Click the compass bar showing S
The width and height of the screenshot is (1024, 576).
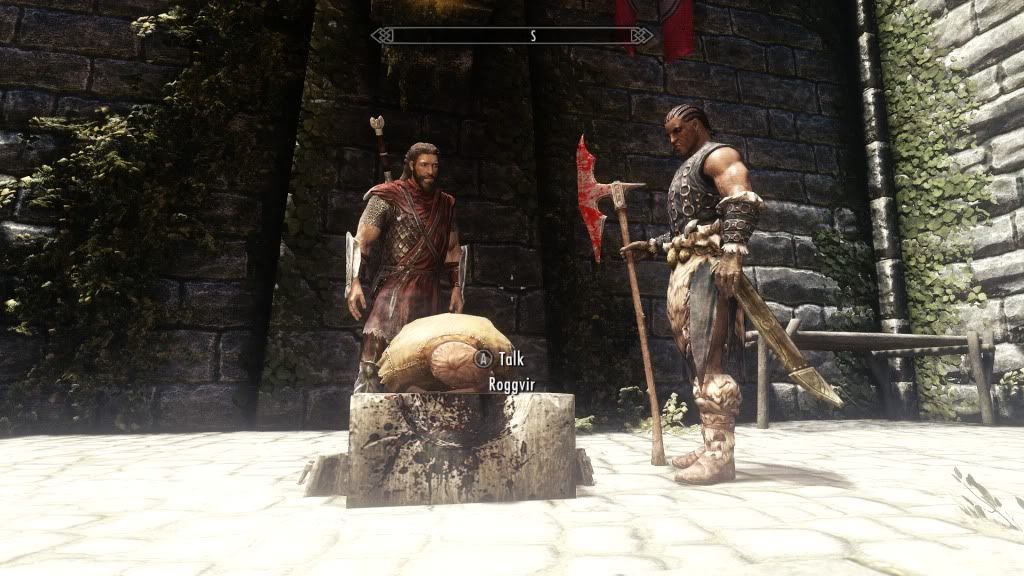(511, 36)
